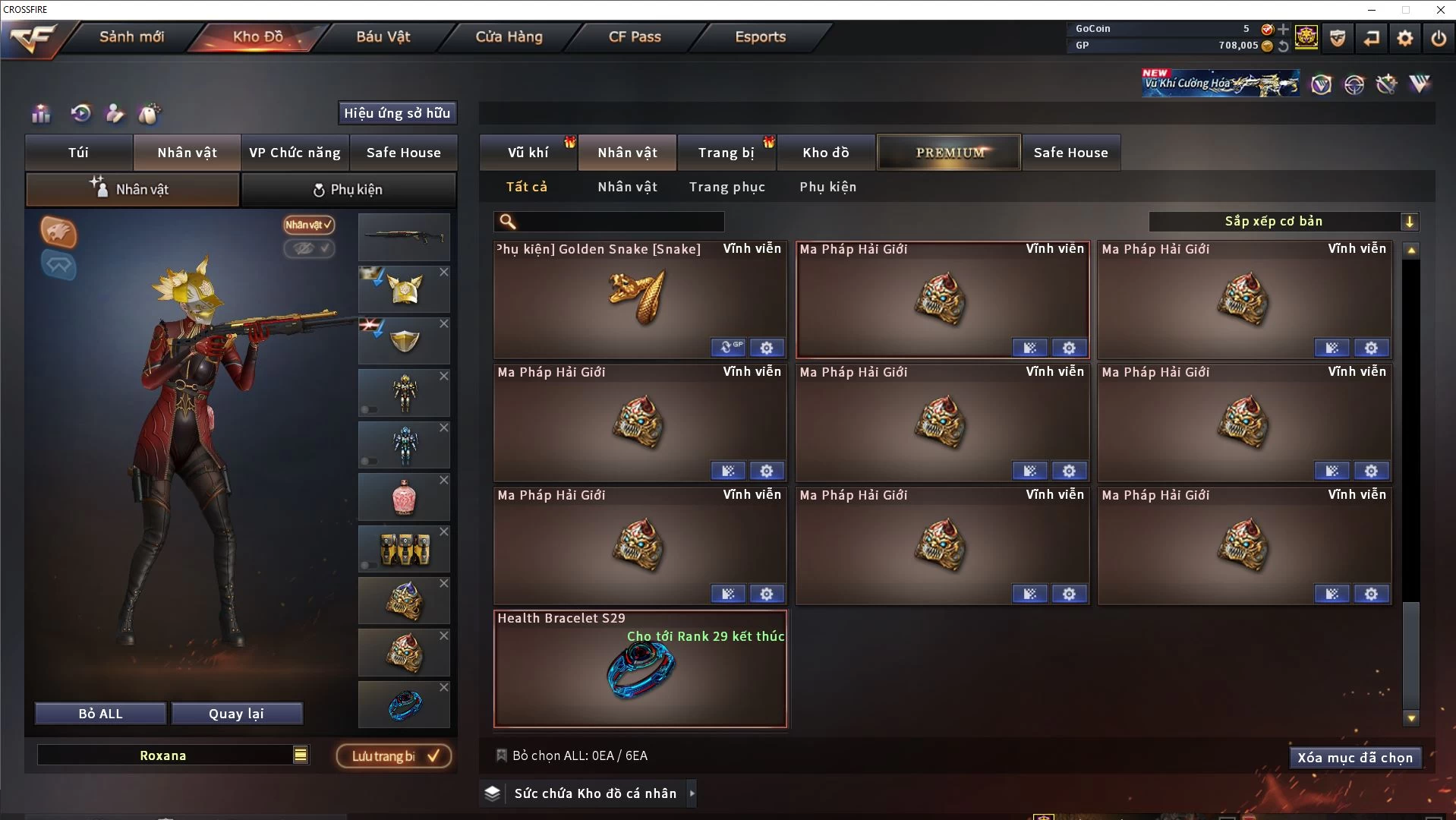Click Xóa mục đã chọn button
Image resolution: width=1456 pixels, height=820 pixels.
[x=1355, y=758]
